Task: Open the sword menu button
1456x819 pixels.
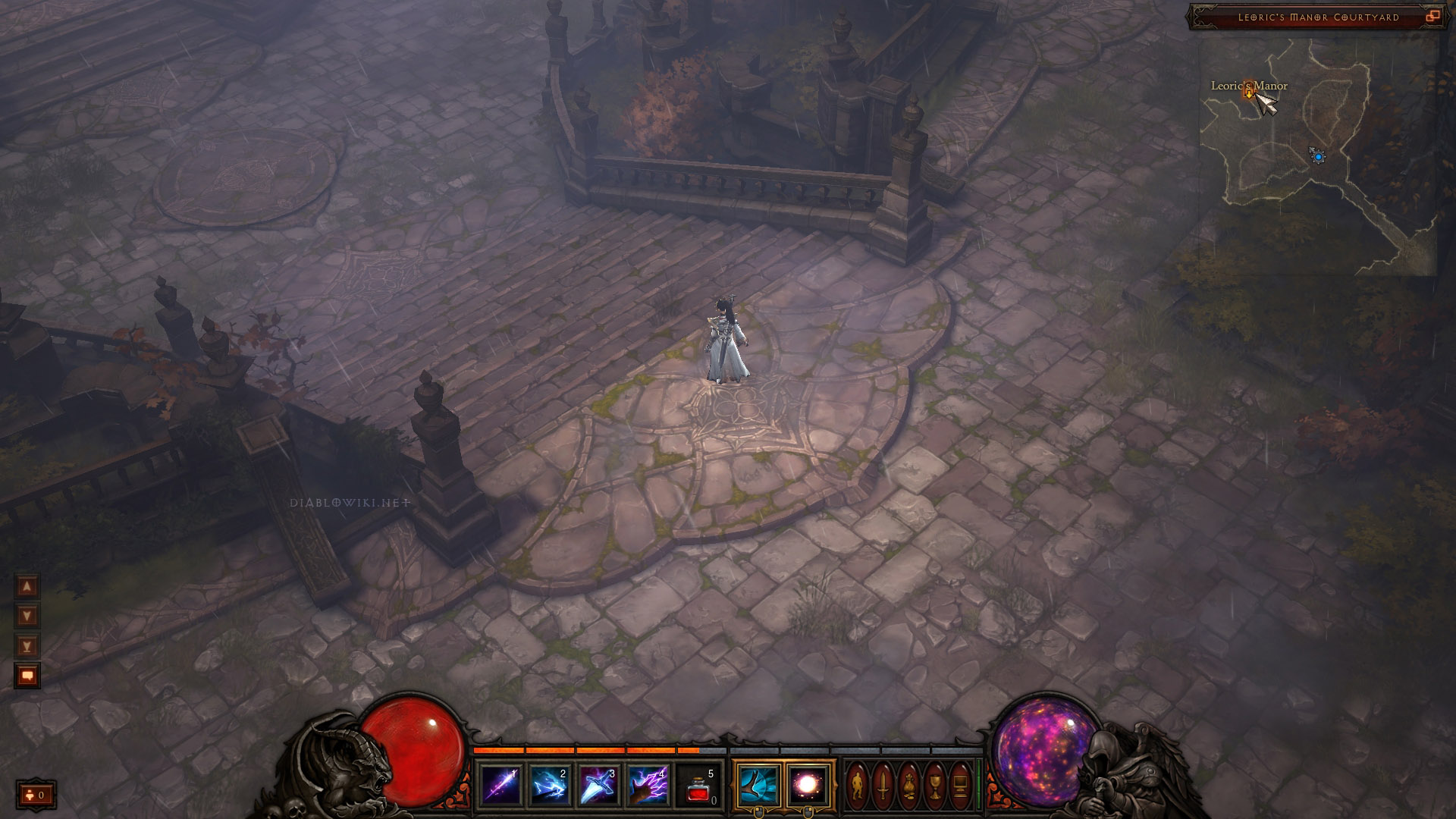Action: 883,786
